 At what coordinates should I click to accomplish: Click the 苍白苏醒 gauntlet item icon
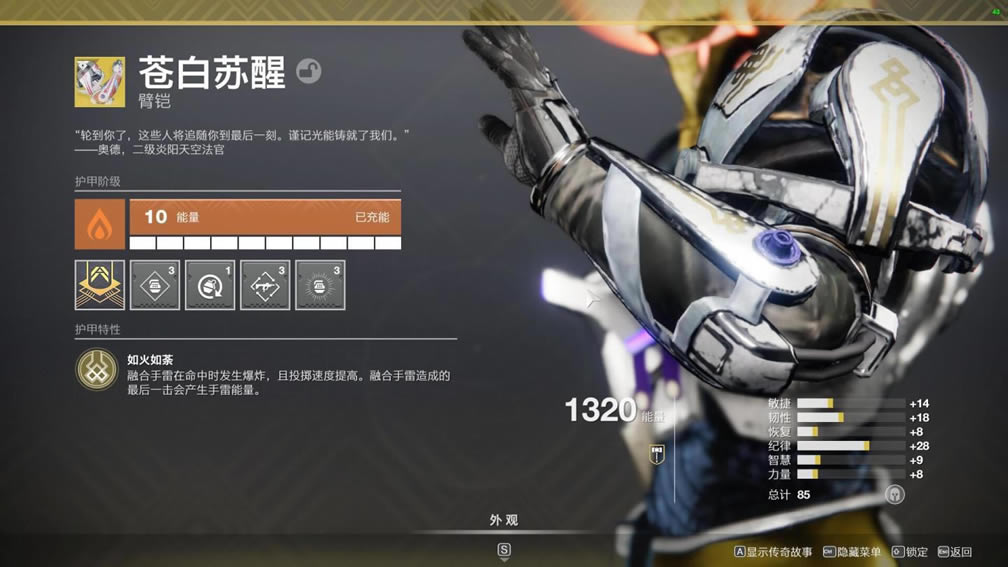pyautogui.click(x=99, y=82)
